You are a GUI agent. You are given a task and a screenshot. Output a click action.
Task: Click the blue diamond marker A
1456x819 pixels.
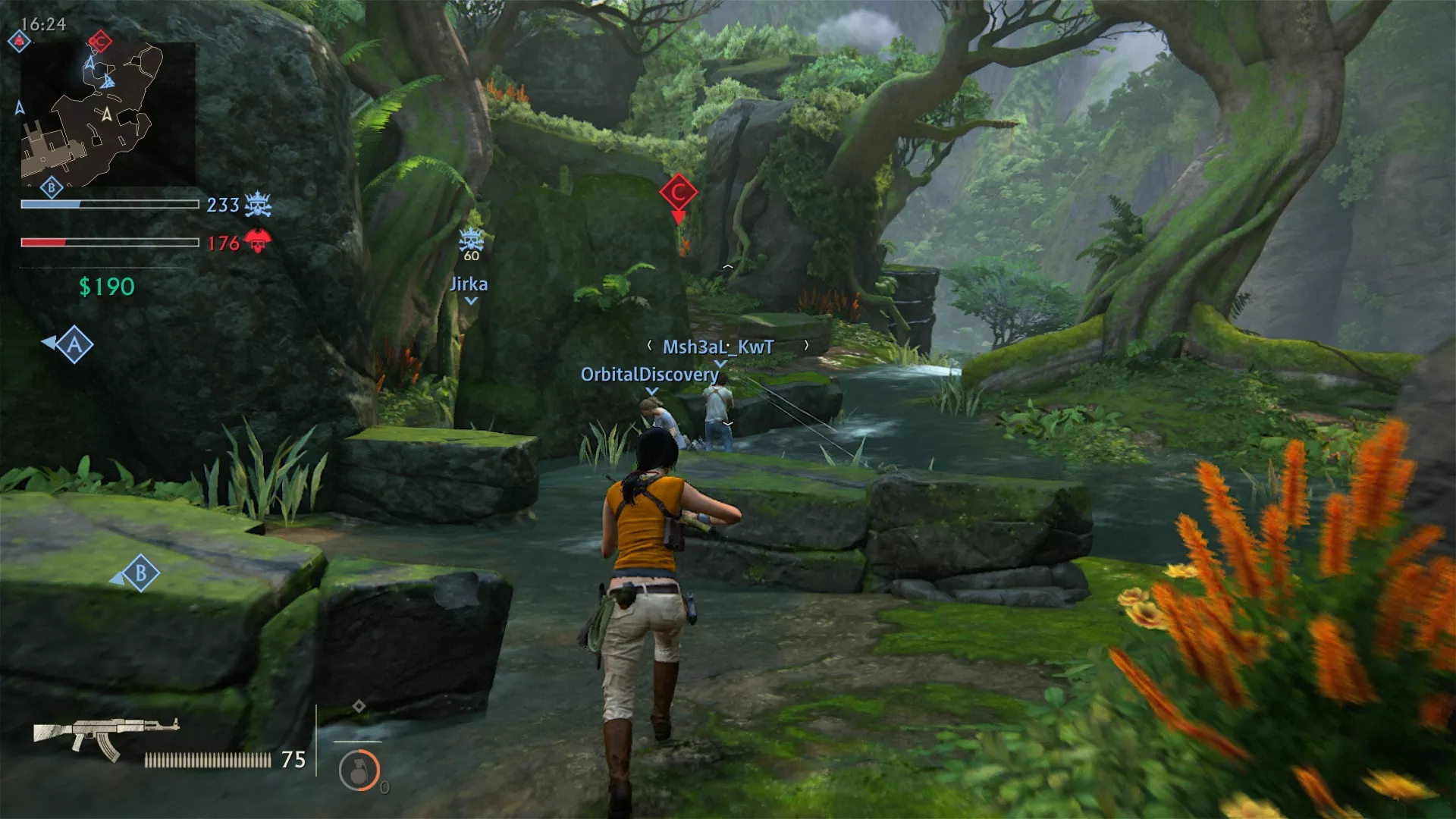pos(74,346)
